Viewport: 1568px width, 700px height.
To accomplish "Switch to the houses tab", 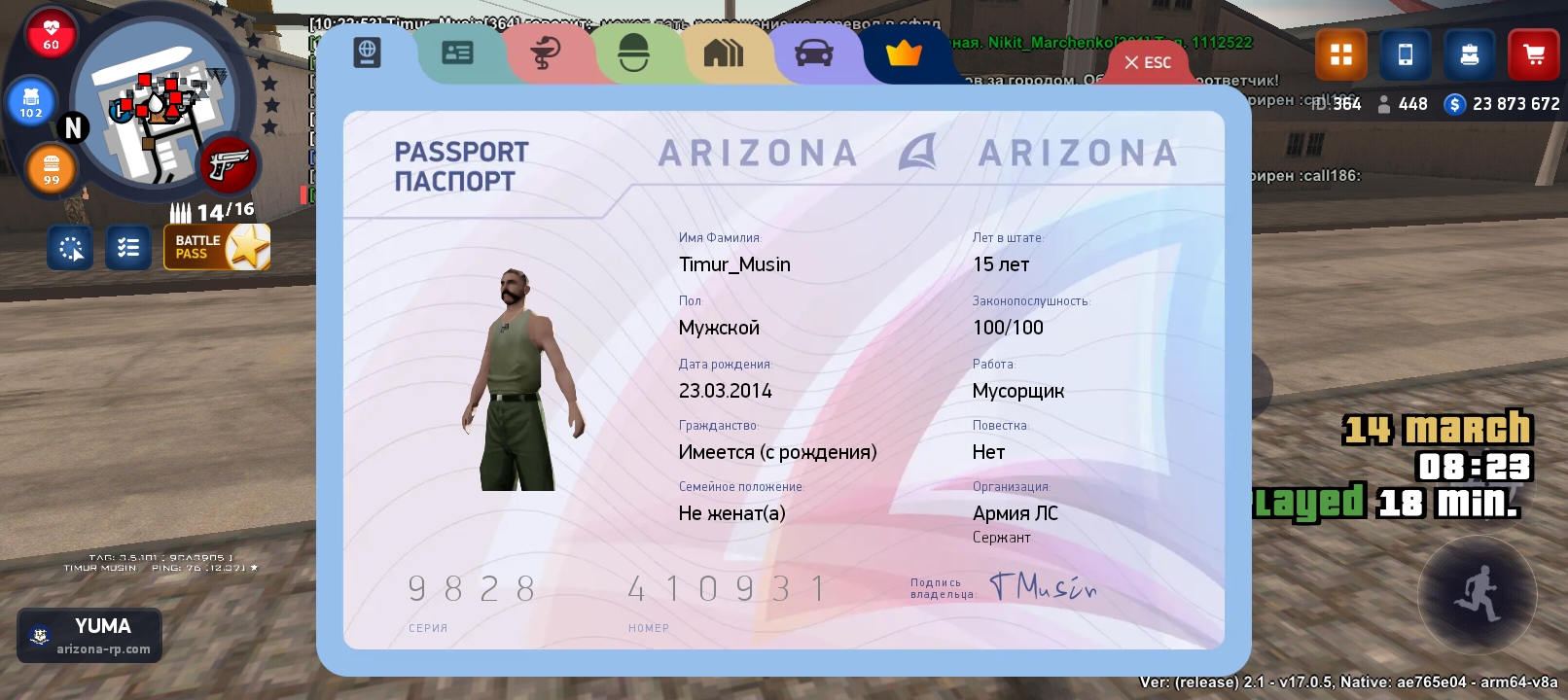I will pyautogui.click(x=723, y=53).
